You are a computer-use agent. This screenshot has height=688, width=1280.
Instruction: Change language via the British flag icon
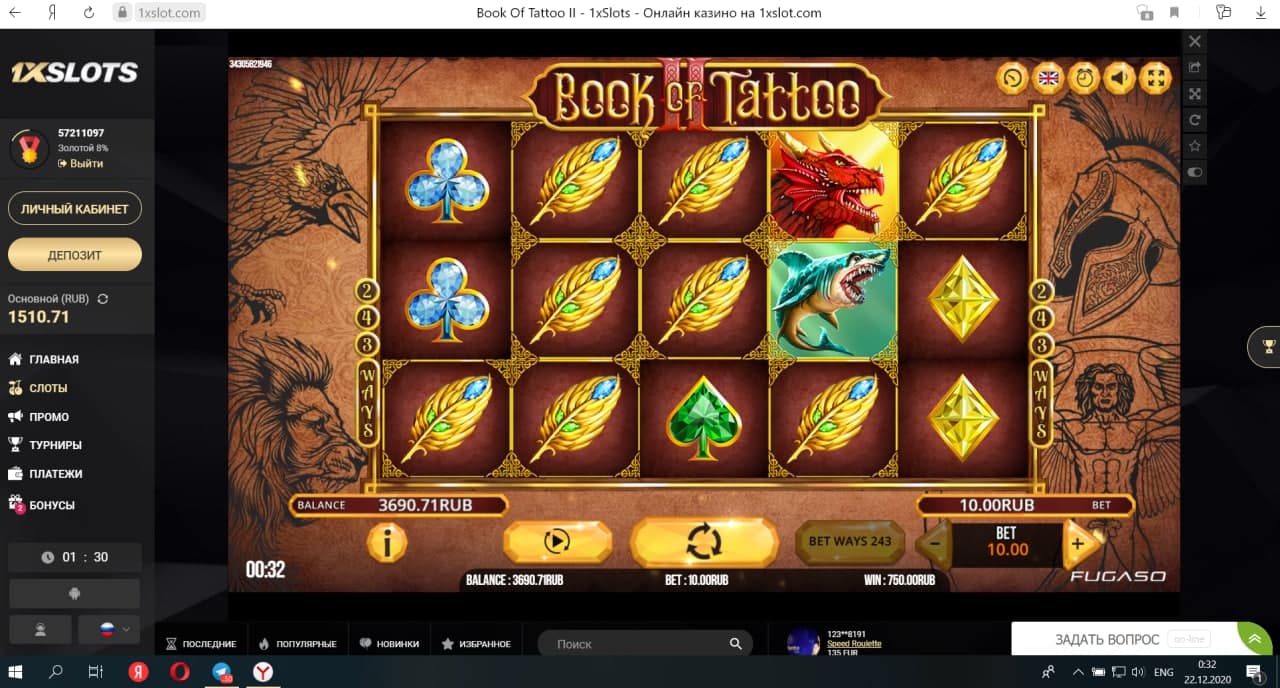1048,77
